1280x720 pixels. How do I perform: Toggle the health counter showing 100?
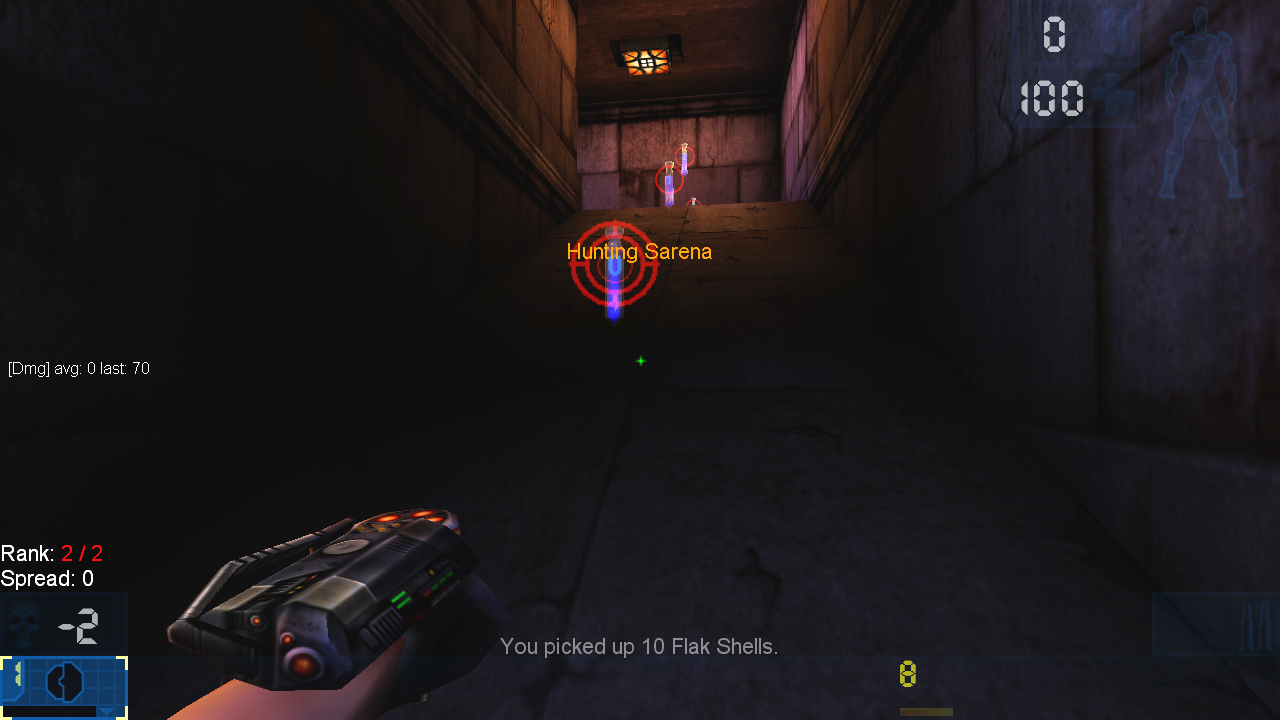1053,98
